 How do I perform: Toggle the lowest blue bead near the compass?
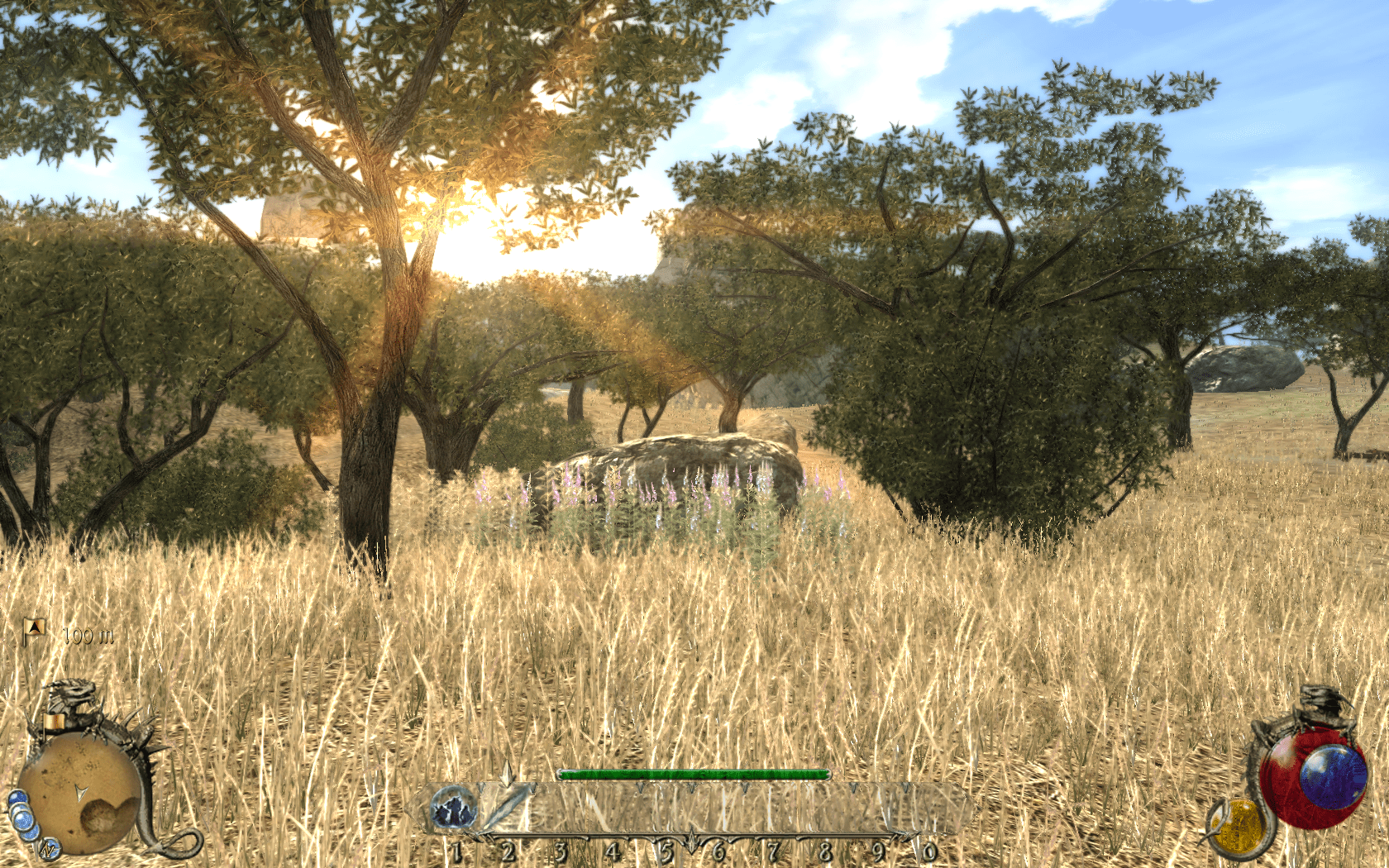29,833
